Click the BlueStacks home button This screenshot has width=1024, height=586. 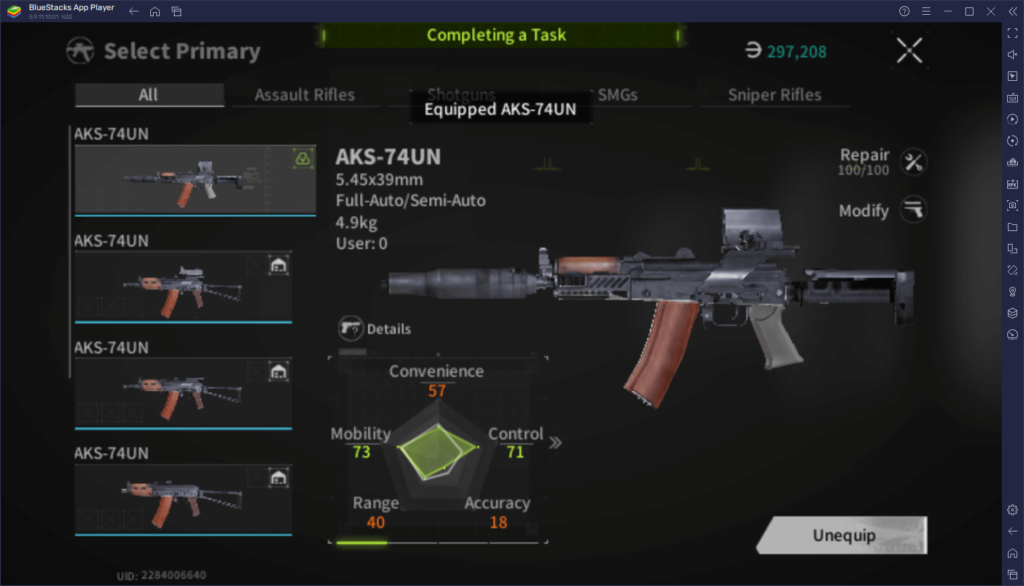155,11
